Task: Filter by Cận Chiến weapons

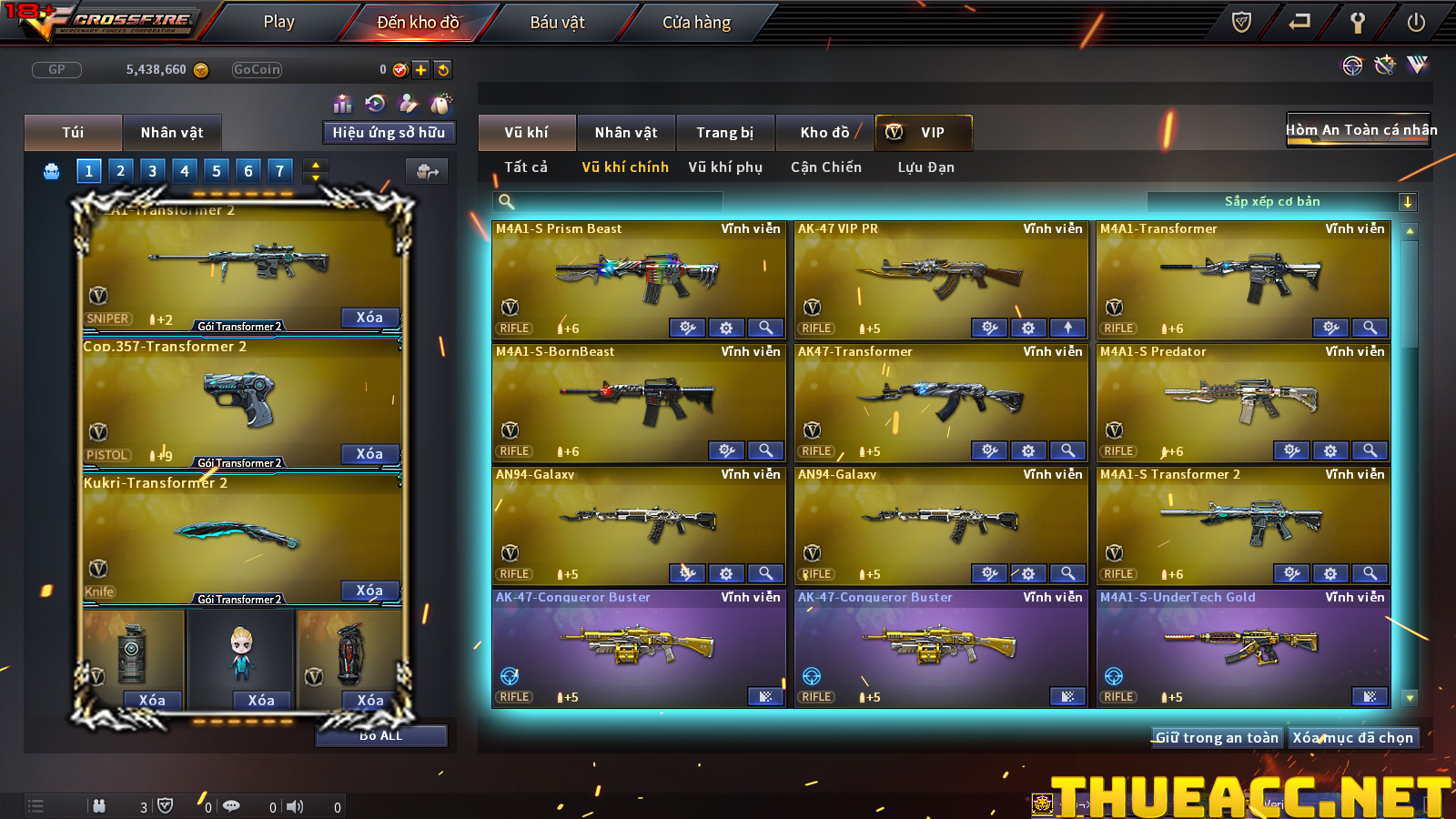Action: (825, 167)
